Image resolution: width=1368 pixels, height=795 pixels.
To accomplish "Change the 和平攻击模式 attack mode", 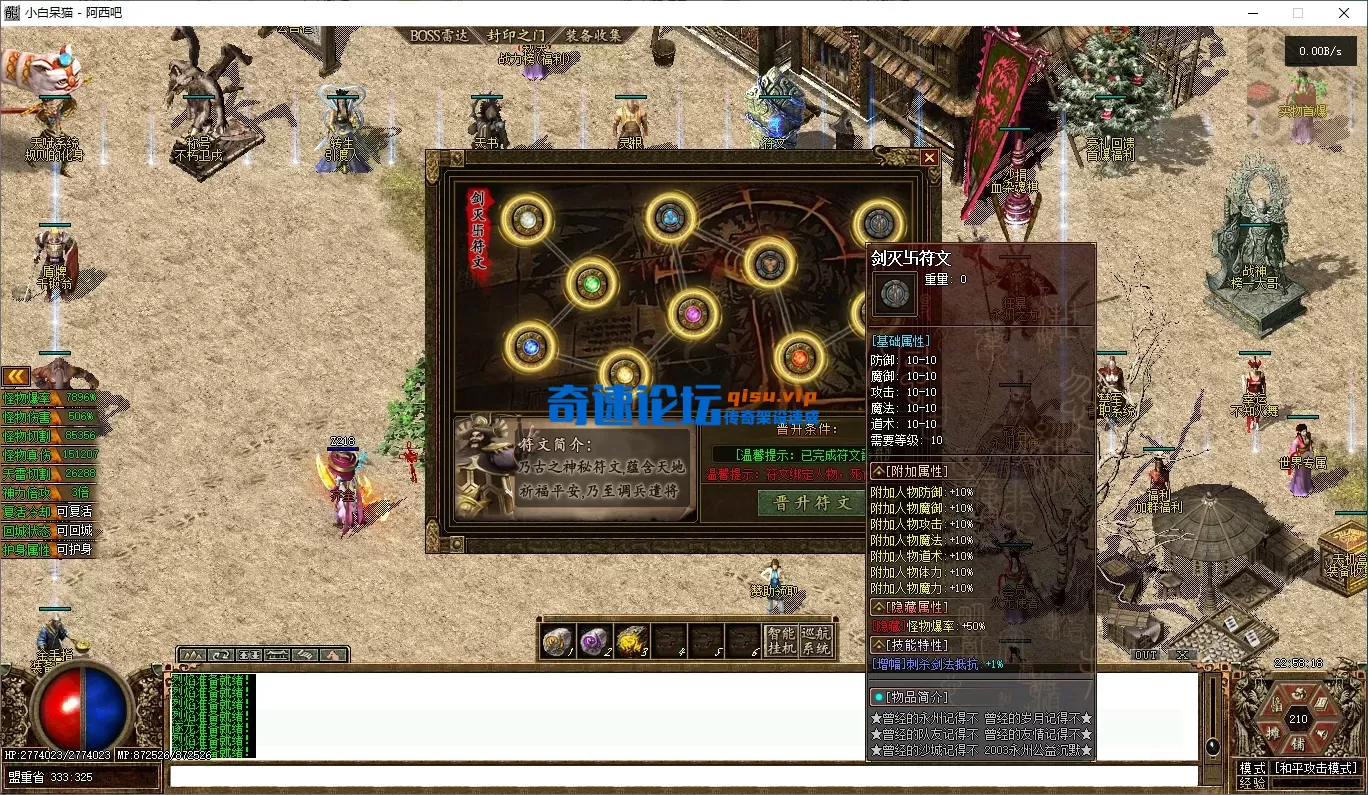I will coord(1316,768).
